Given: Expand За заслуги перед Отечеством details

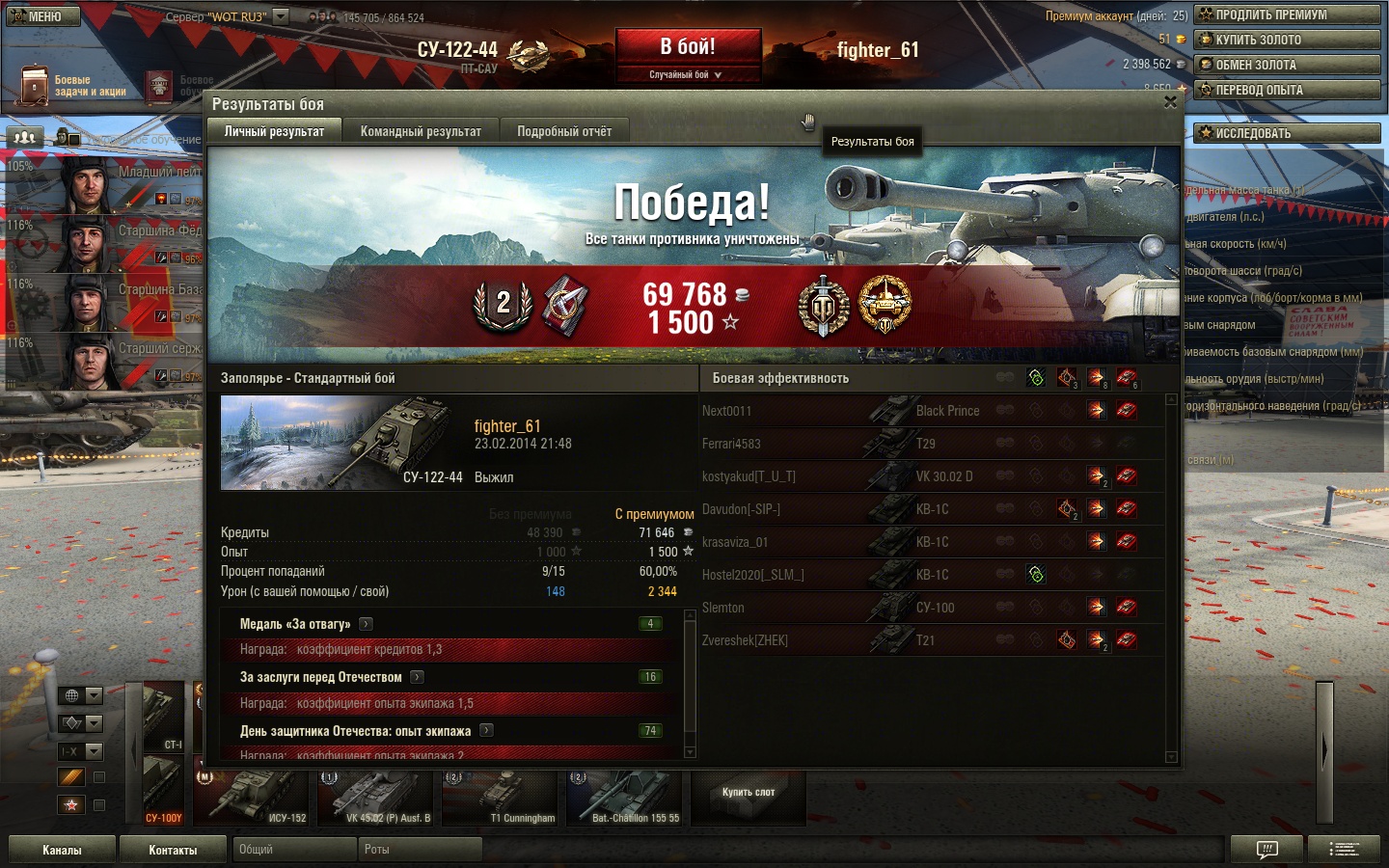Looking at the screenshot, I should [417, 677].
